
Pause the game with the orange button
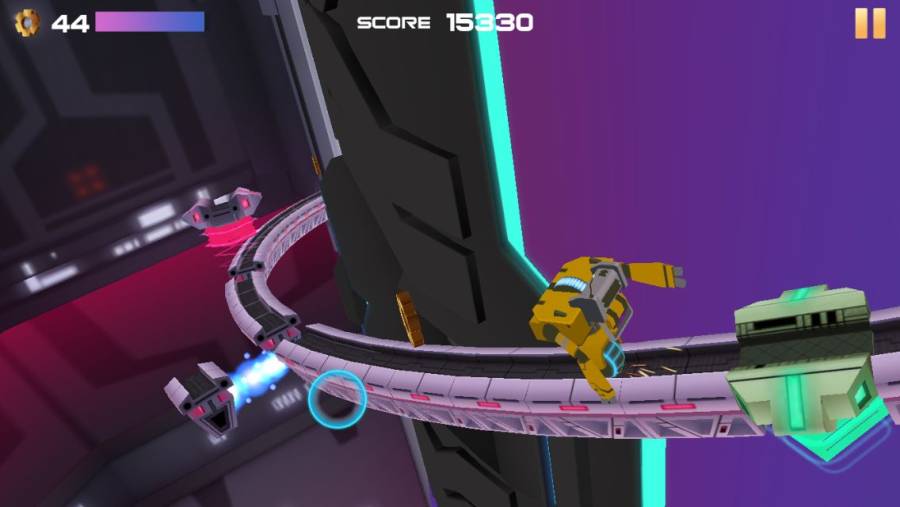coord(869,23)
